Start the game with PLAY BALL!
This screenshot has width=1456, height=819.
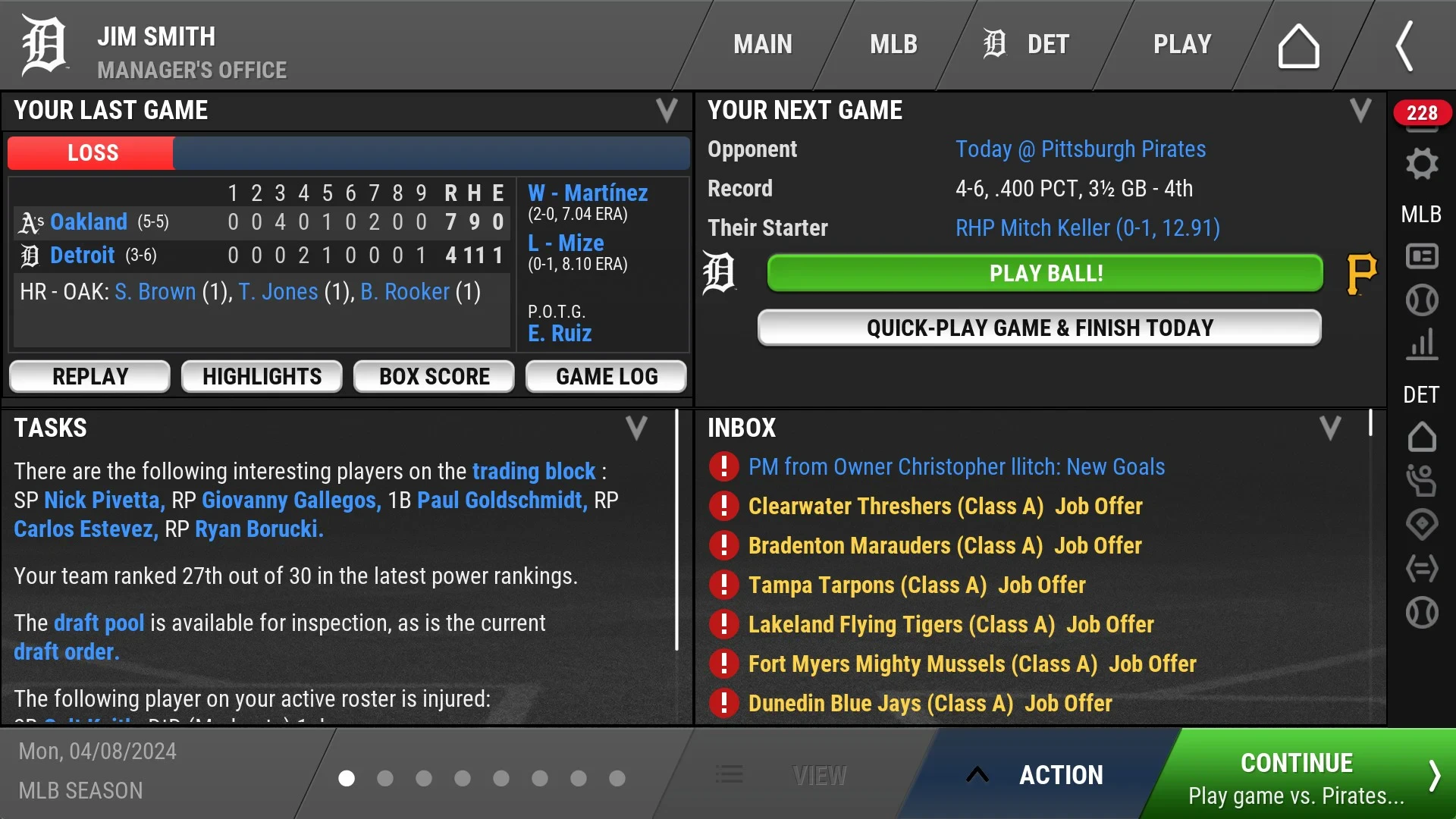point(1045,274)
